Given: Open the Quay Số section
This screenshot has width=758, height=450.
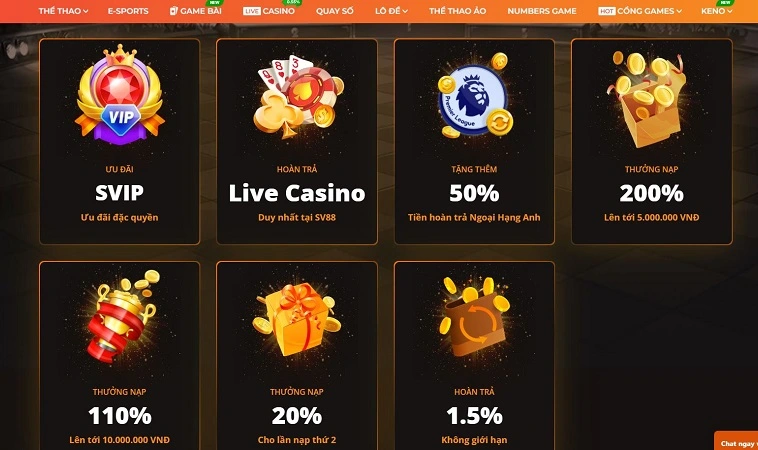Looking at the screenshot, I should (x=335, y=10).
